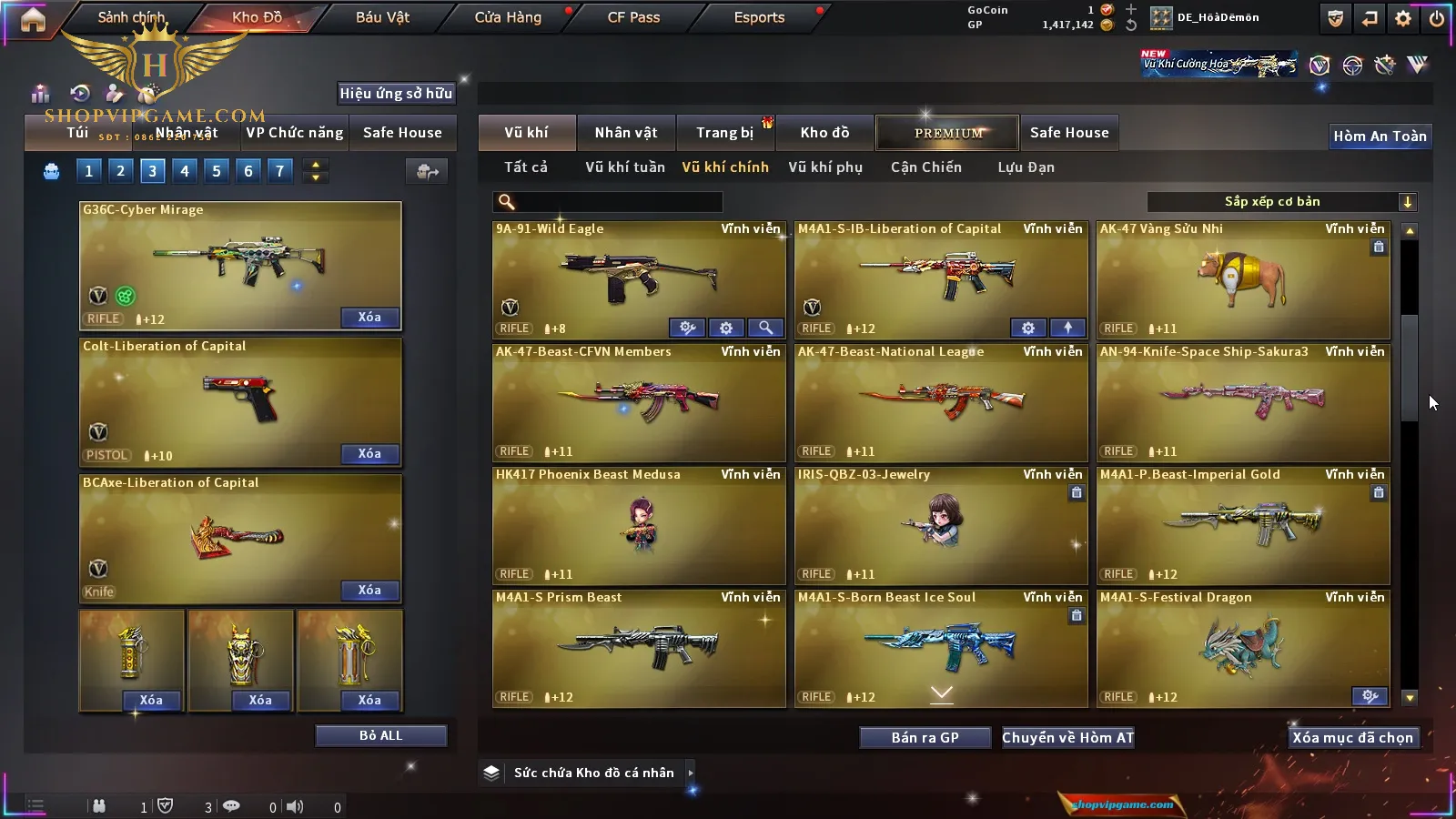Sell items with Bán ra GP
1456x819 pixels.
(925, 737)
